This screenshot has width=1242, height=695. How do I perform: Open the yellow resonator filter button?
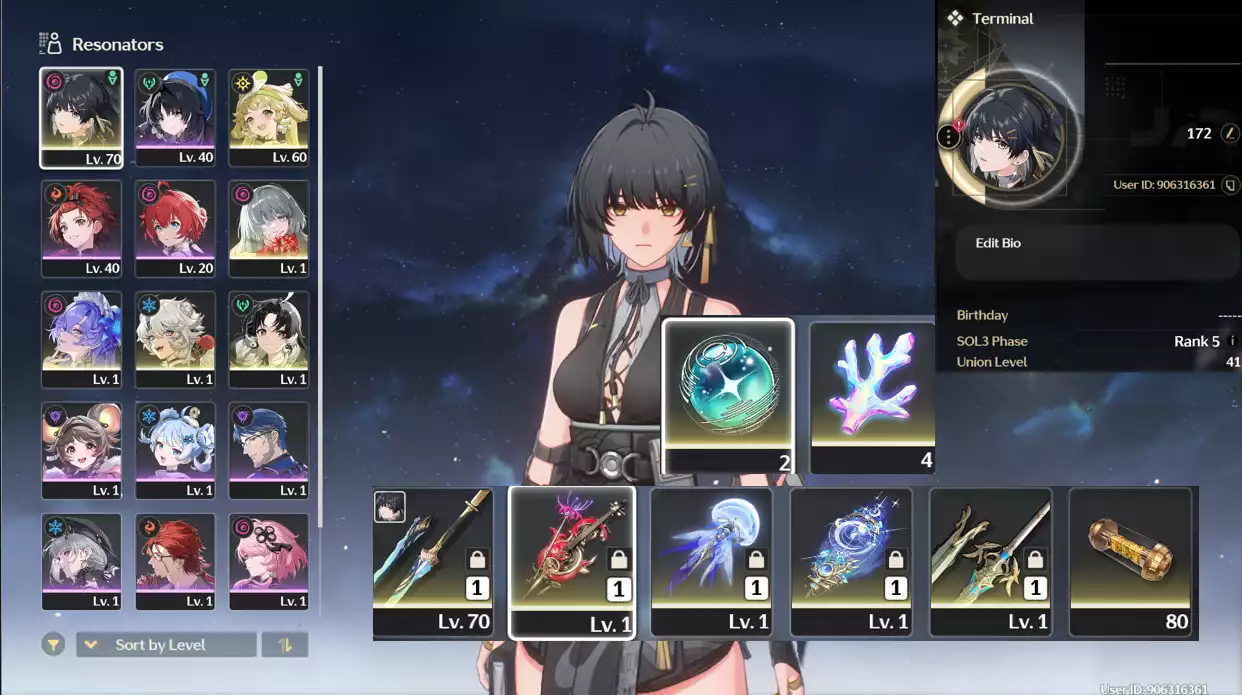53,645
